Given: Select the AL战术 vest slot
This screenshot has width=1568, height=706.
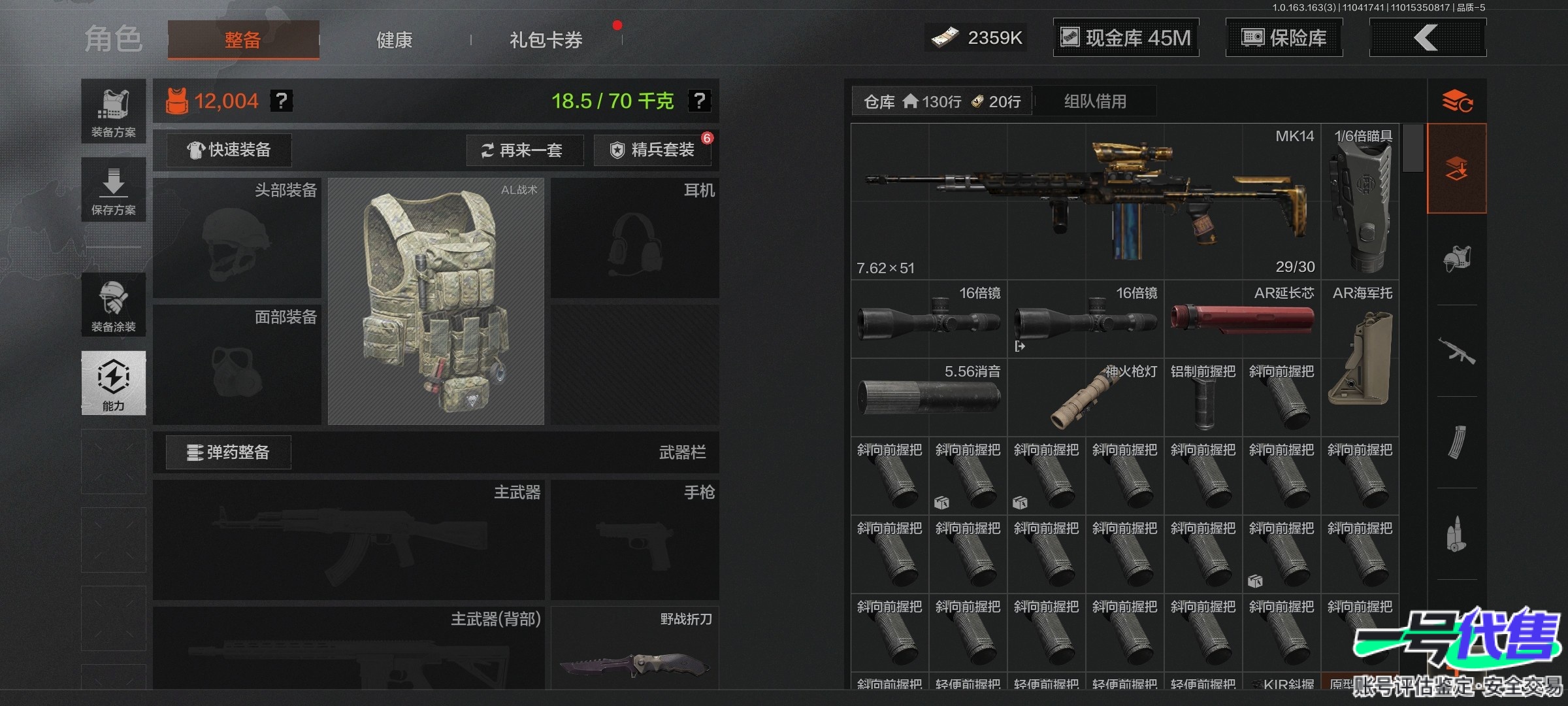Looking at the screenshot, I should coord(436,301).
